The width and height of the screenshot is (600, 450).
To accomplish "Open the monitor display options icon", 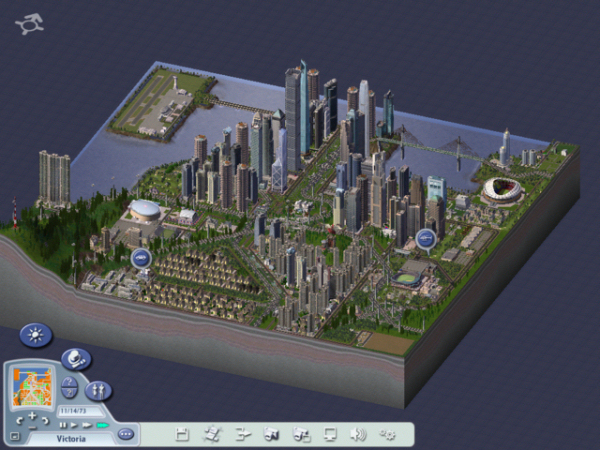I will [330, 434].
